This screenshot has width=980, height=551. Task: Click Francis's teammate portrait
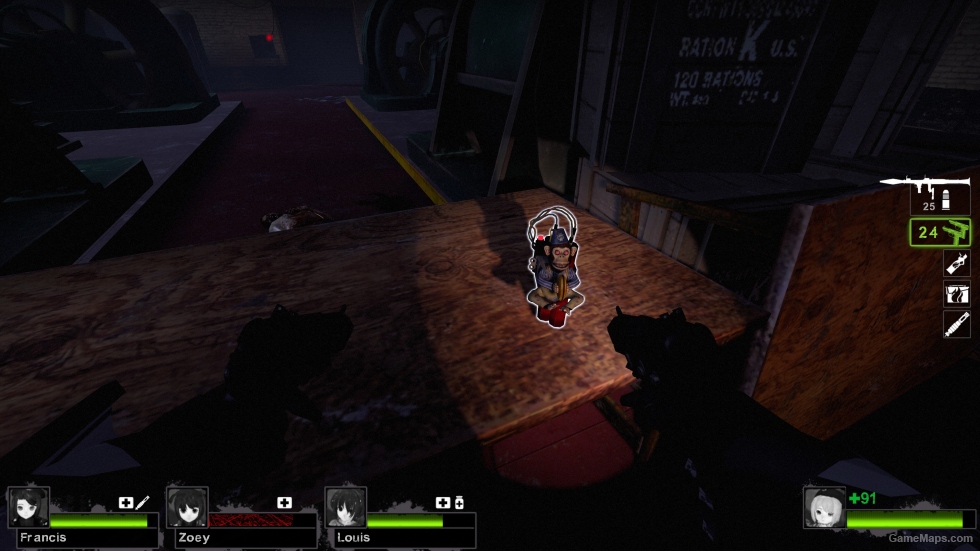(28, 507)
